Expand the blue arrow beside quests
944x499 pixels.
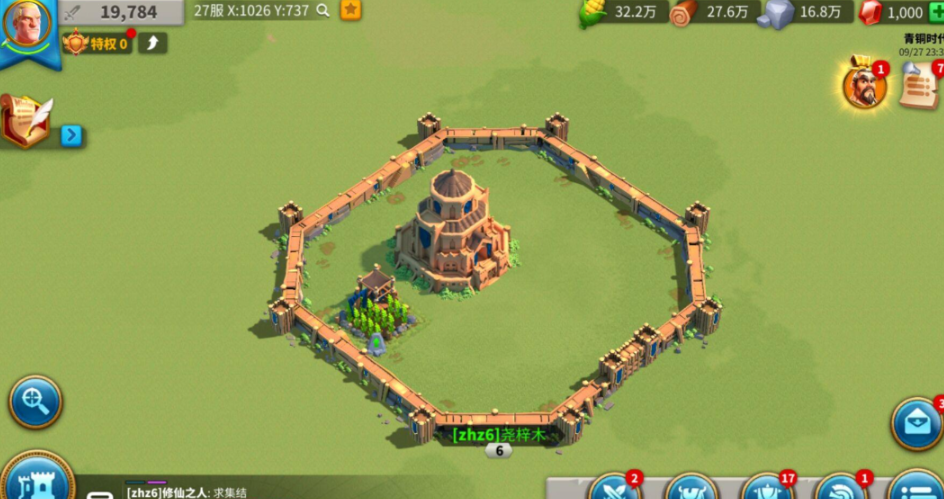tap(71, 135)
